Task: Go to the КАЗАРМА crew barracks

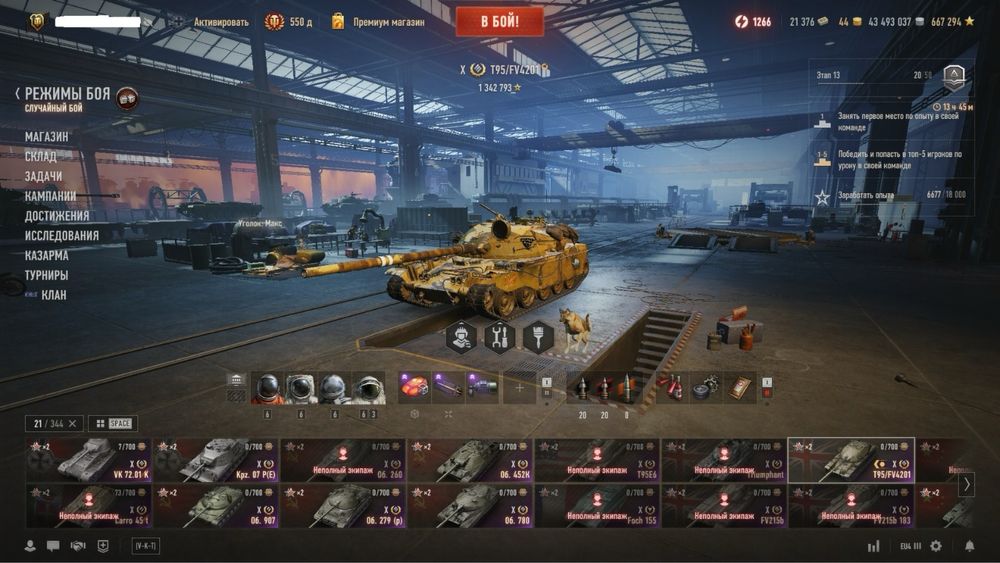Action: pos(47,255)
